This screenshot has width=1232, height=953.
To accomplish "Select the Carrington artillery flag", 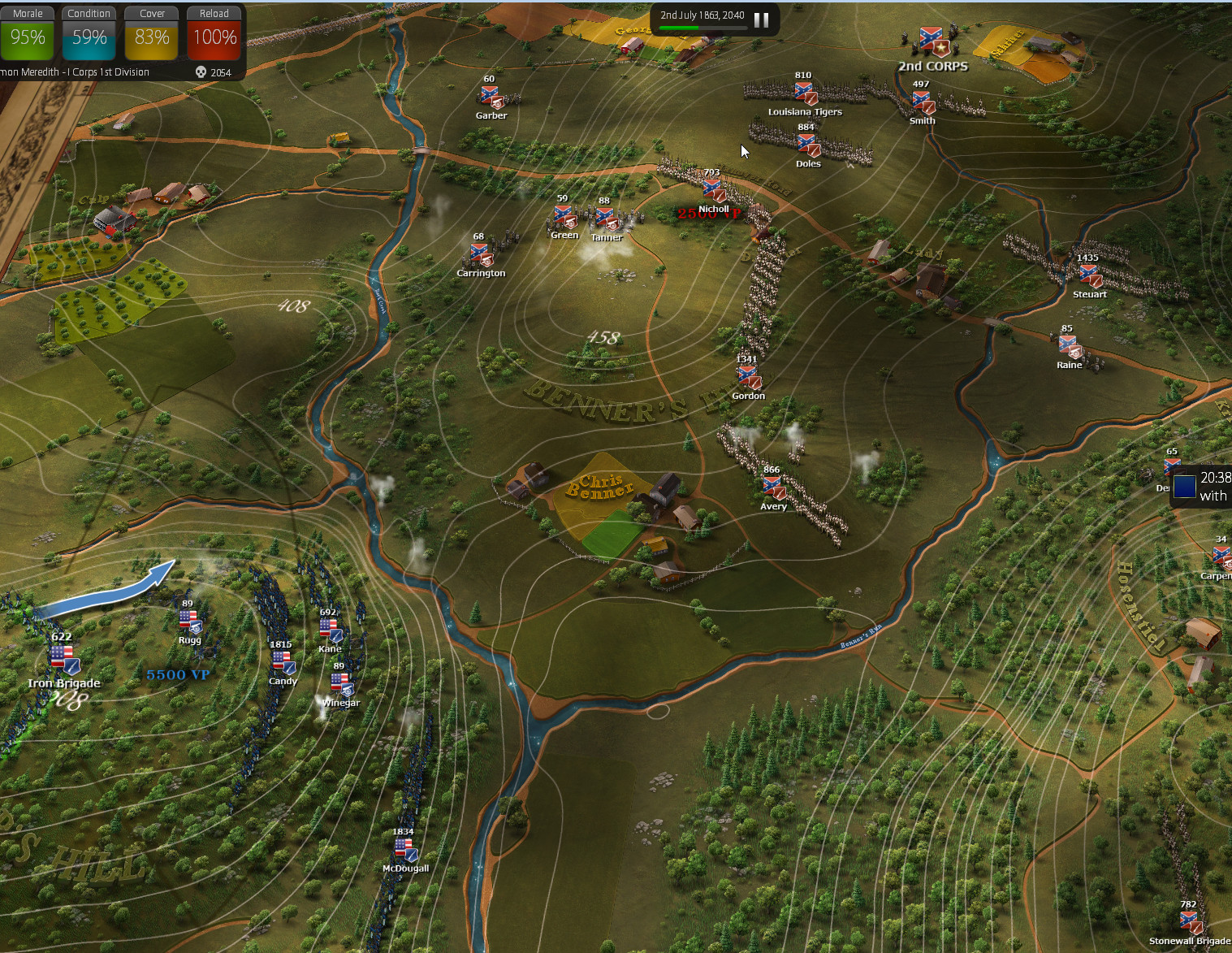I will (x=481, y=255).
